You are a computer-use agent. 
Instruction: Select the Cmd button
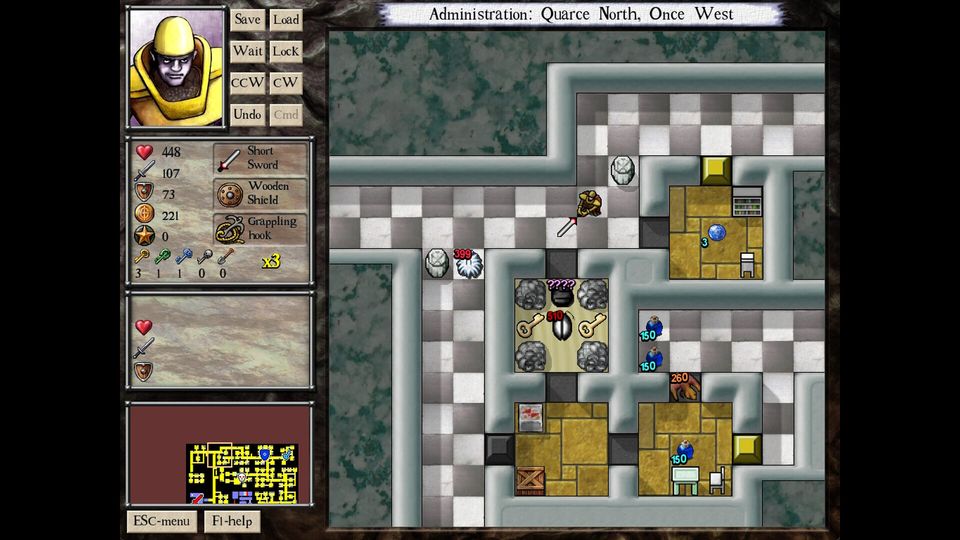pyautogui.click(x=286, y=115)
